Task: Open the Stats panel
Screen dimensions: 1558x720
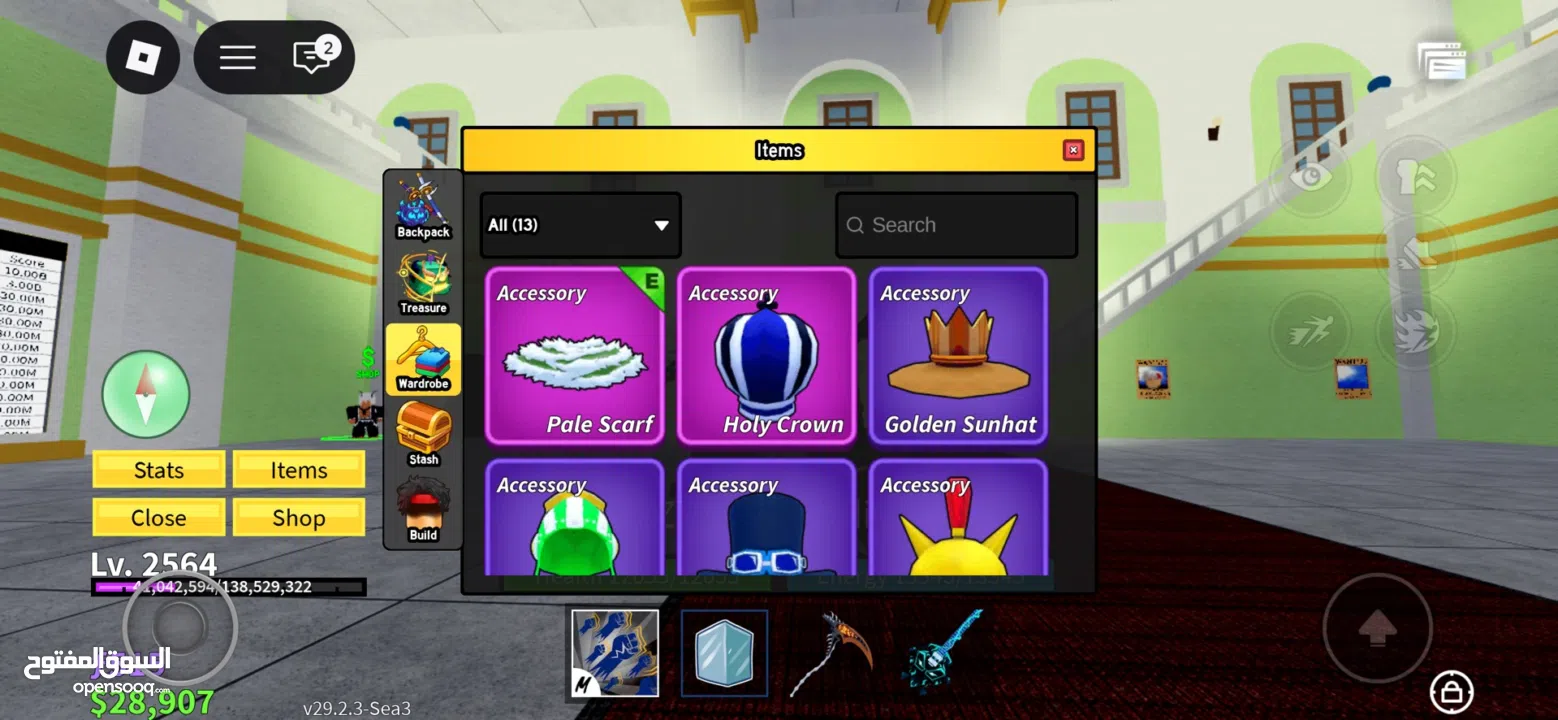Action: point(159,470)
